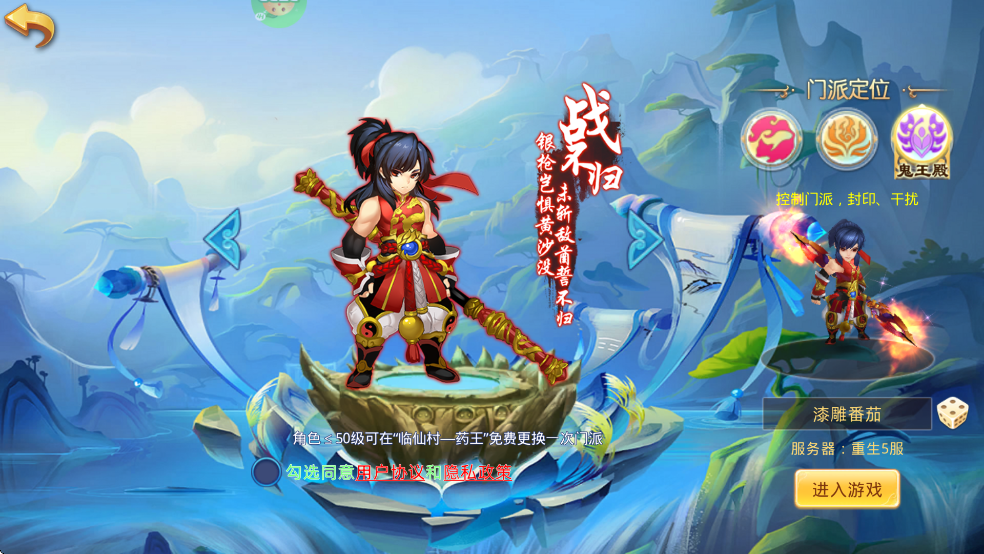
Task: Randomize name with the dice icon
Action: (x=950, y=413)
